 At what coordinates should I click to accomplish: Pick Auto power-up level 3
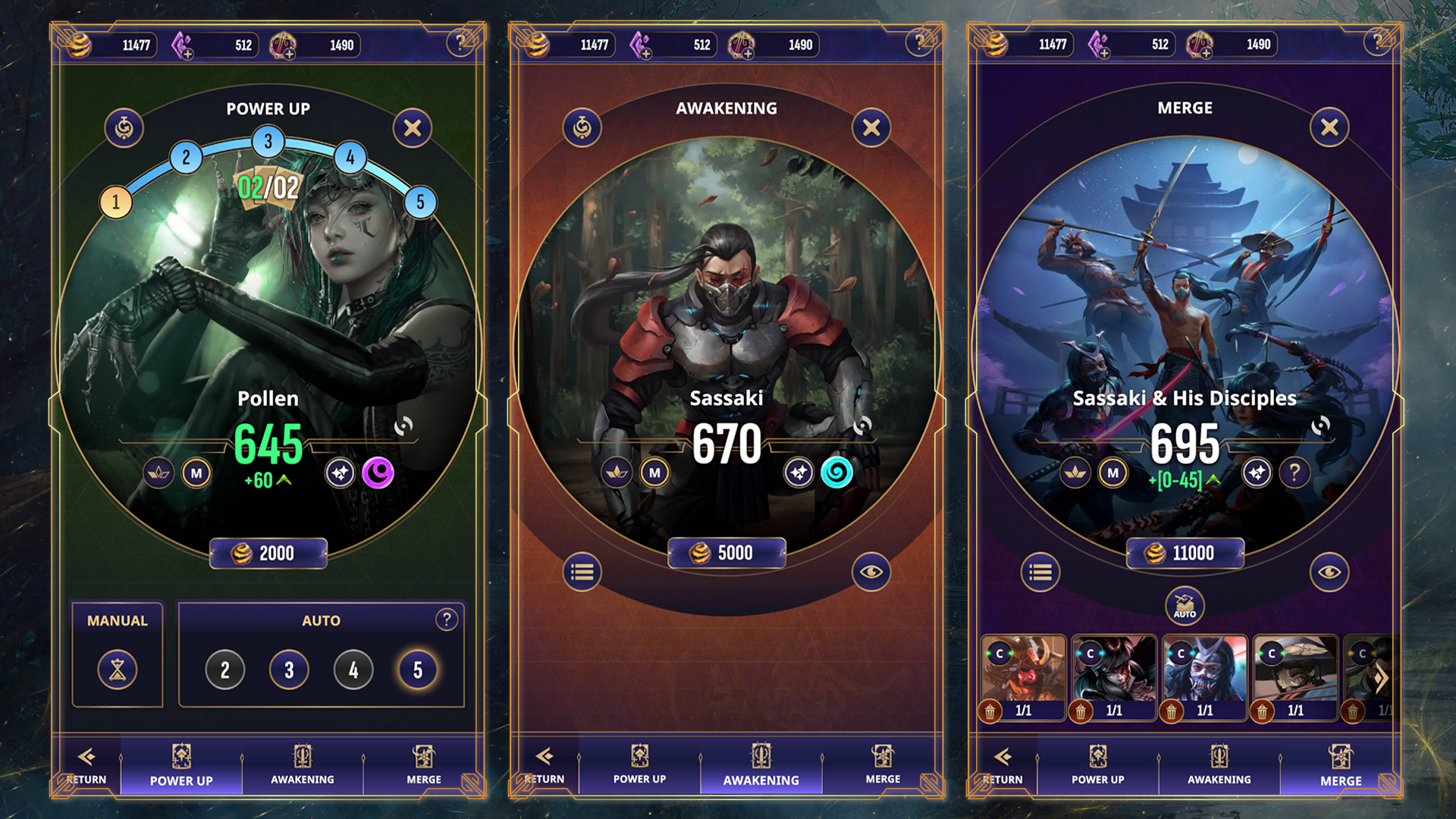(x=289, y=670)
